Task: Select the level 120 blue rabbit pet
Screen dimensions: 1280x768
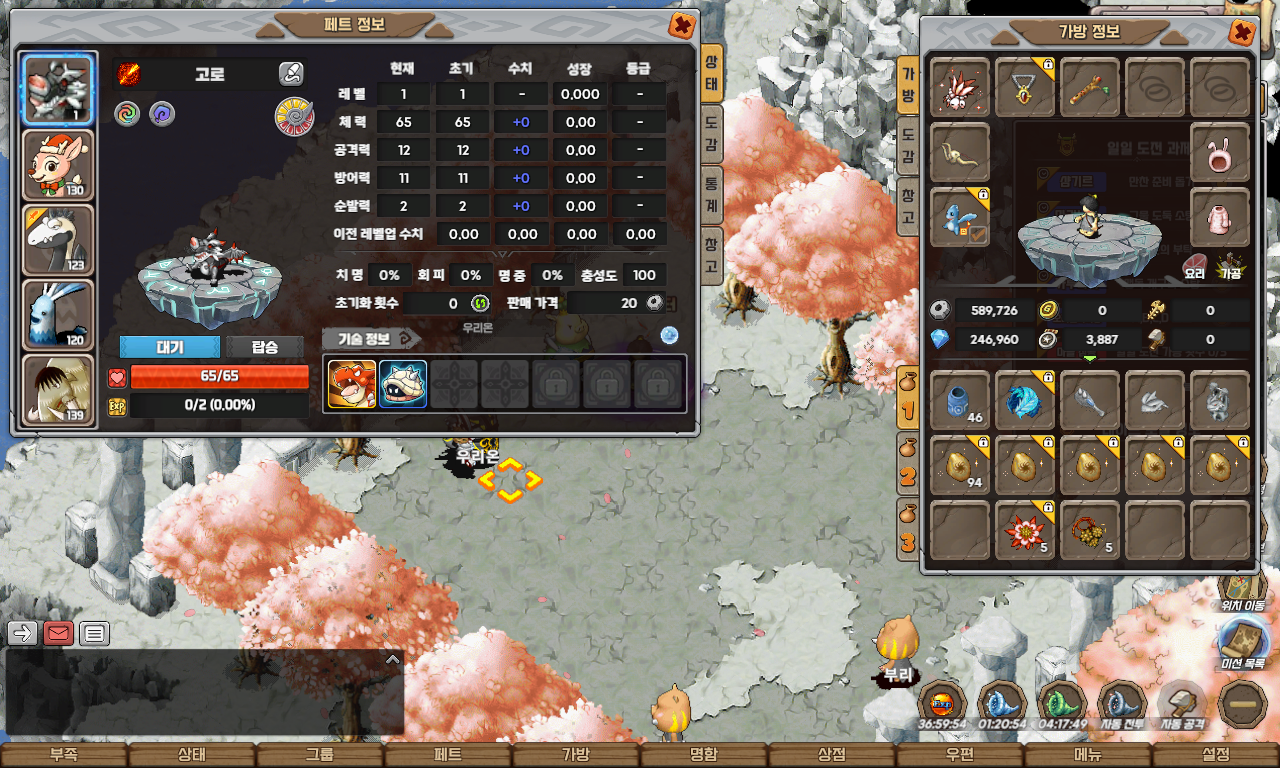Action: point(59,316)
